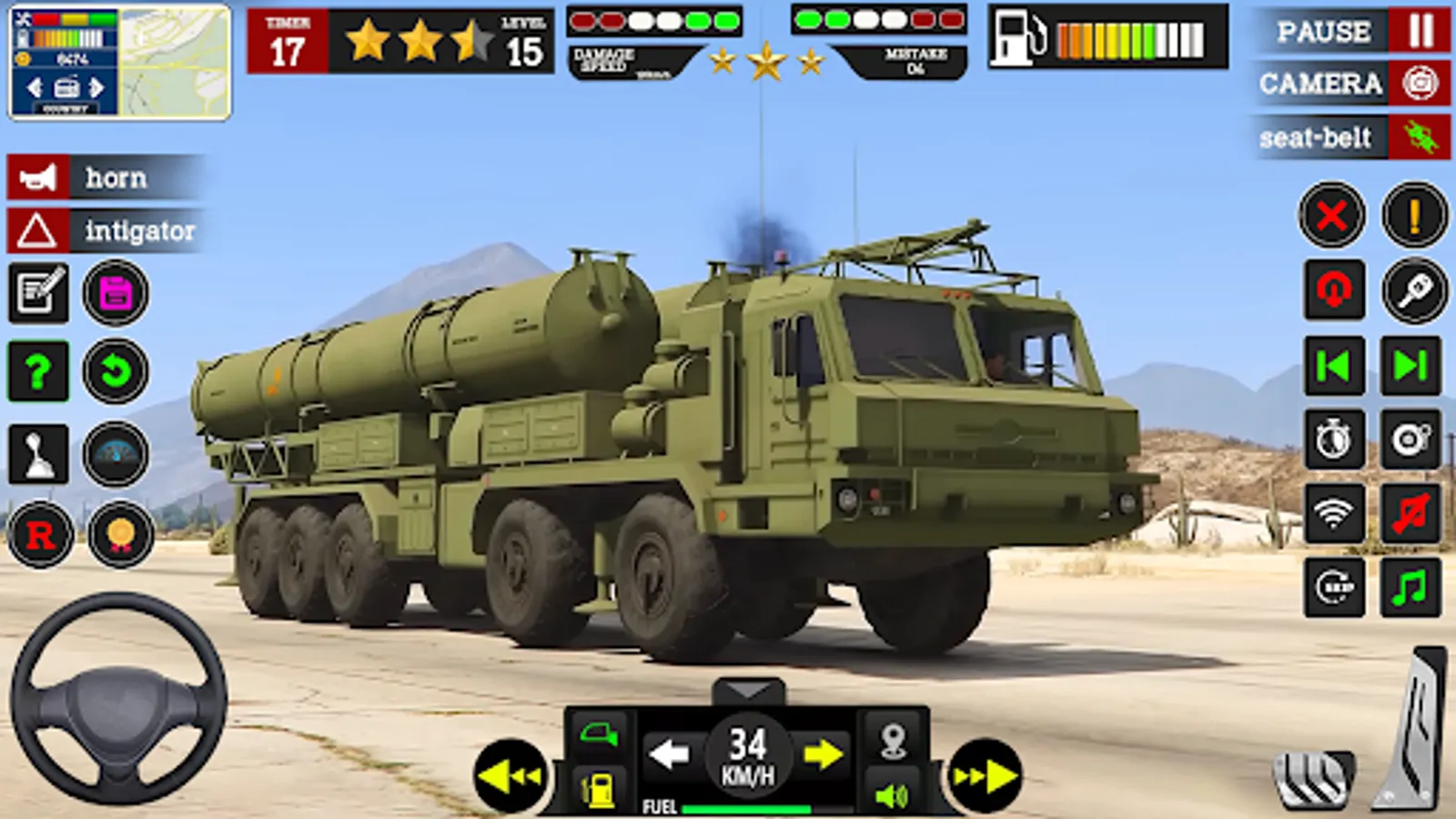Click the SKIP button
Viewport: 1456px width, 819px height.
tap(1332, 587)
